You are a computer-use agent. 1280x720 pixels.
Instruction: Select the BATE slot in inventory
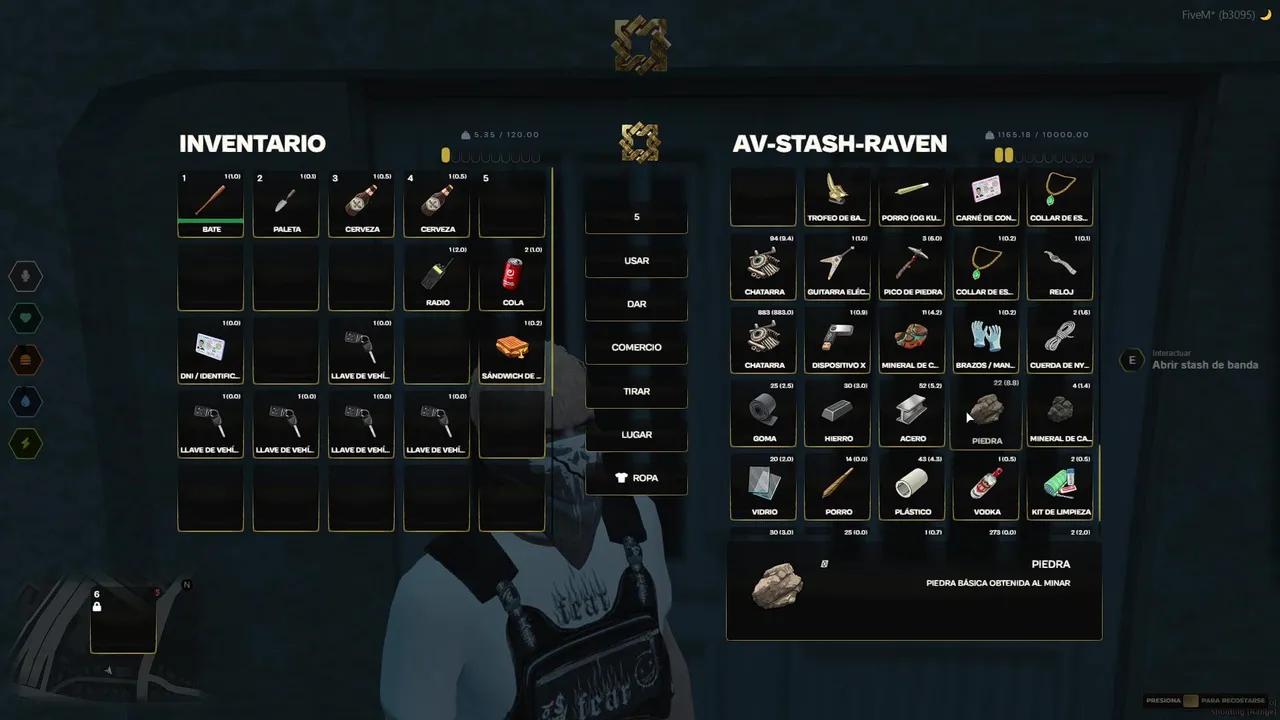coord(211,204)
